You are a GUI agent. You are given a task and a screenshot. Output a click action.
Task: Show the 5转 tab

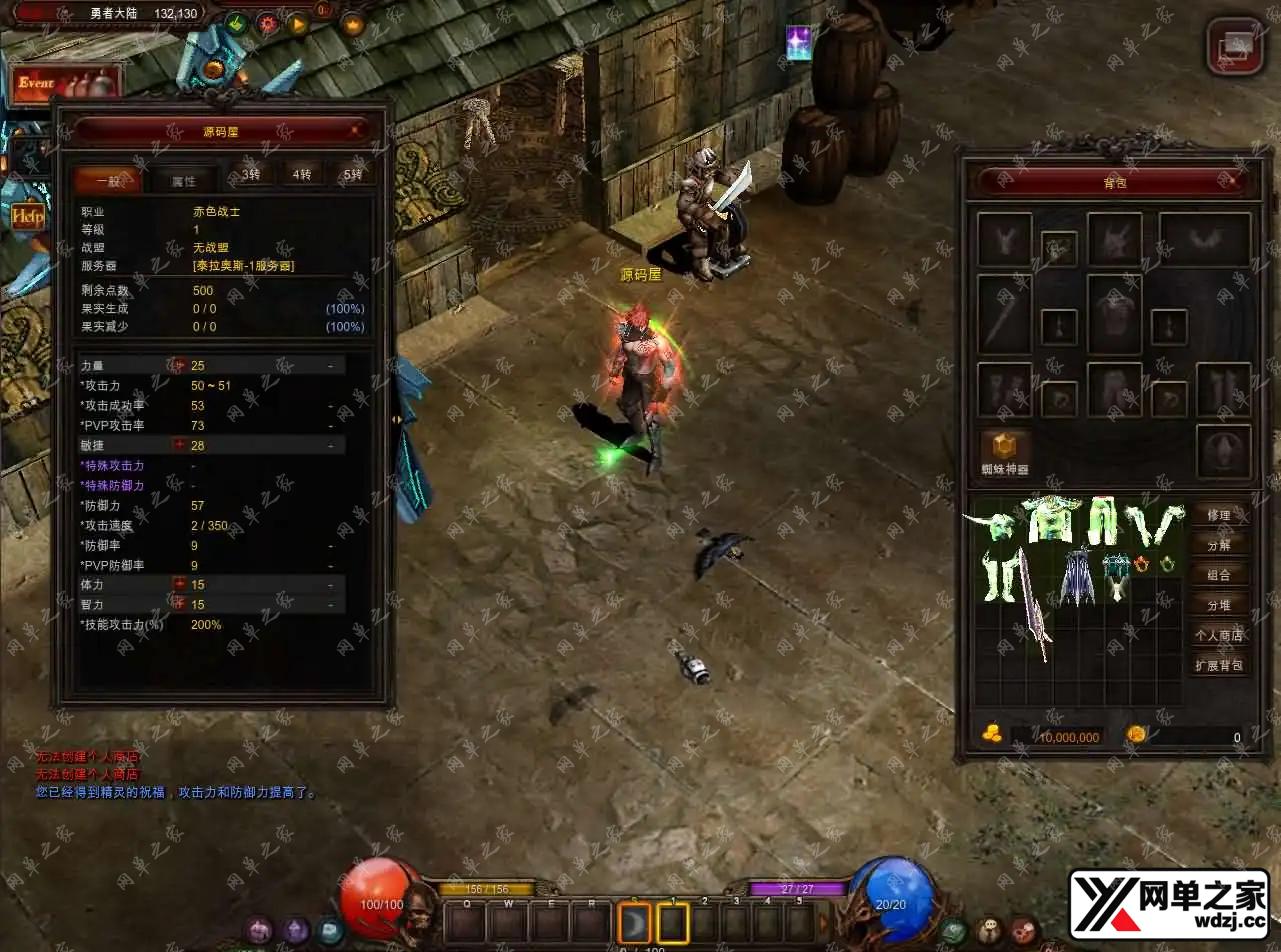point(353,175)
